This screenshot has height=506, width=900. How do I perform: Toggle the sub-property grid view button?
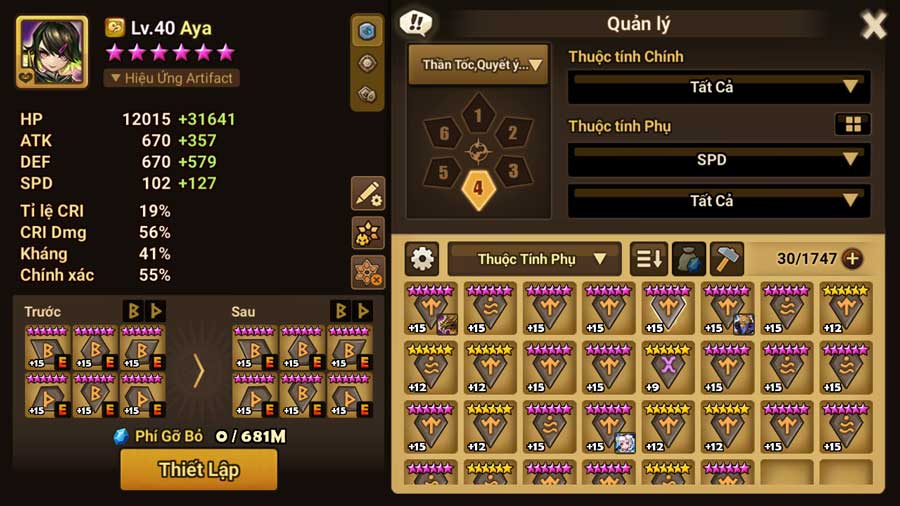tap(852, 124)
